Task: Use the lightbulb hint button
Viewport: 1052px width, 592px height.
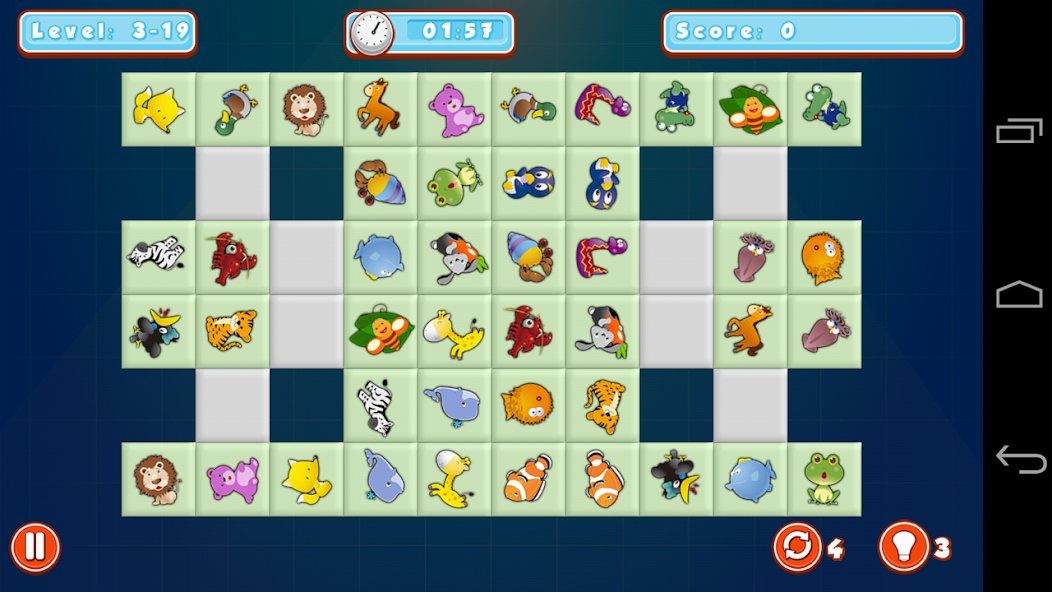Action: click(903, 548)
